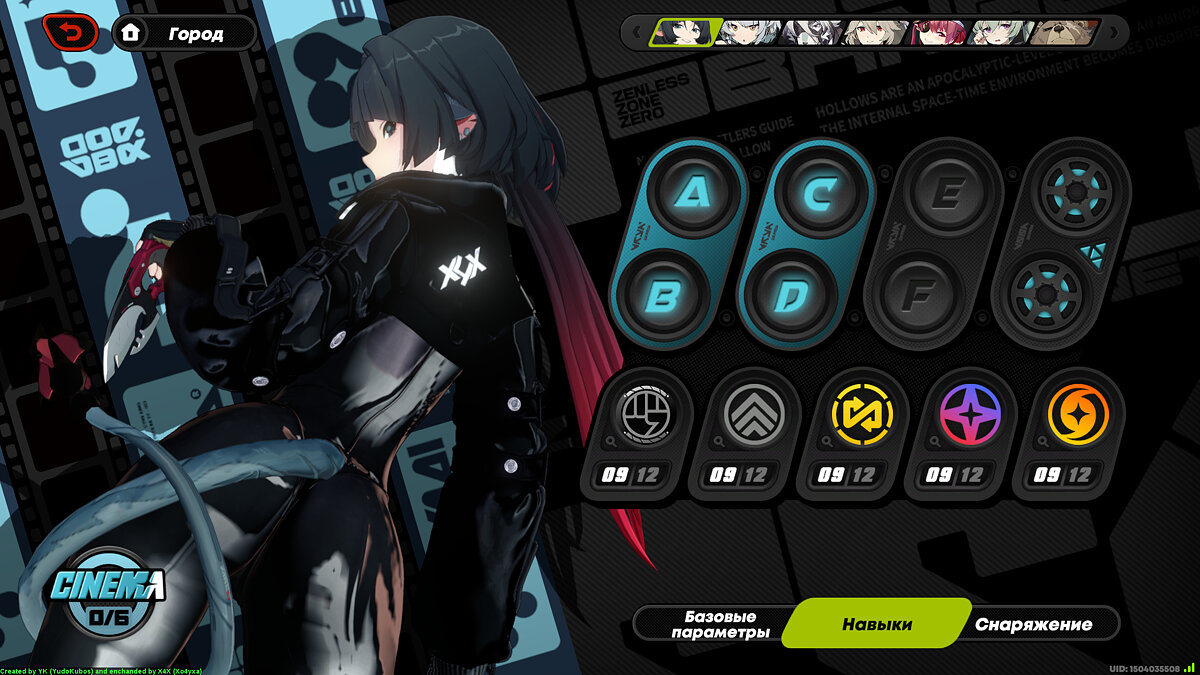Return to Город with the home button
1200x675 pixels.
point(184,33)
